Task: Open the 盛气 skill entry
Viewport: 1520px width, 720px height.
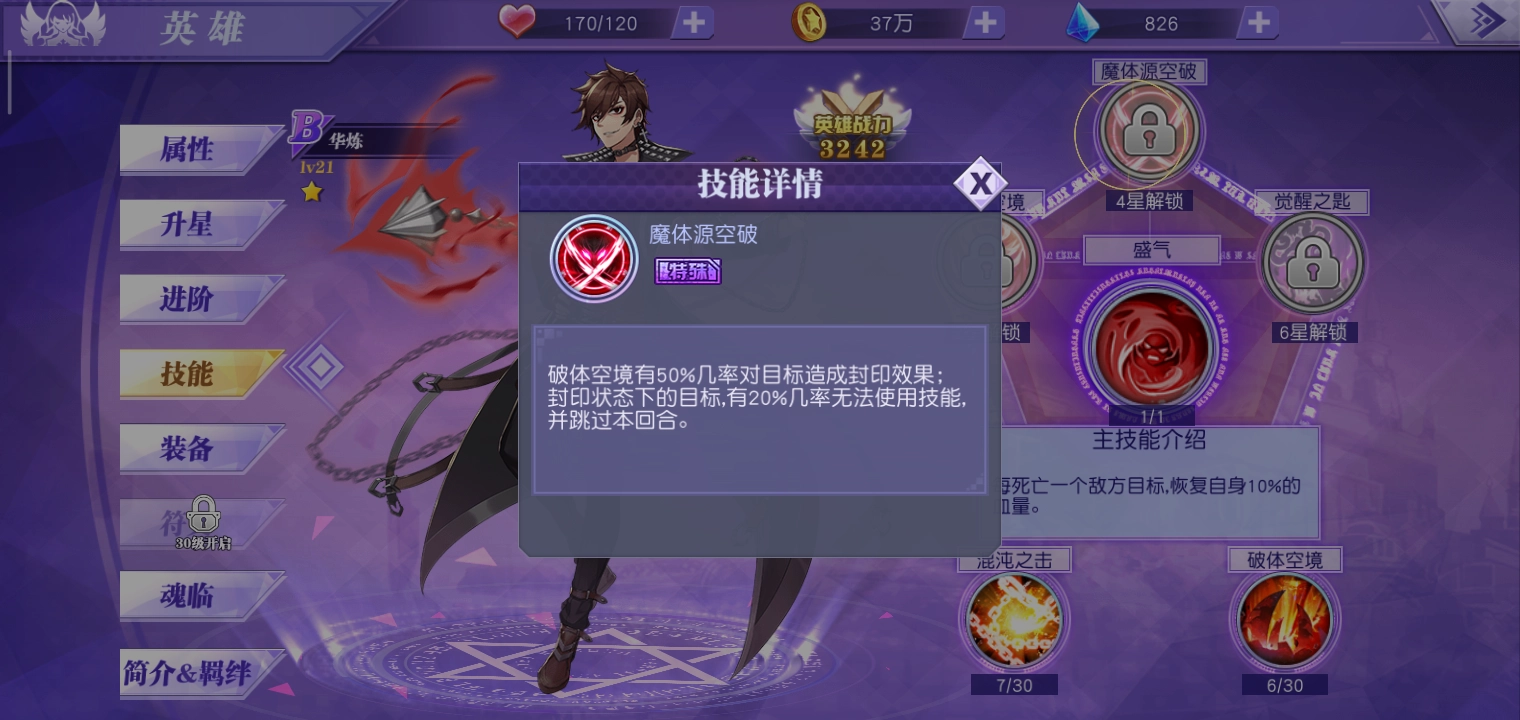Action: coord(1152,250)
